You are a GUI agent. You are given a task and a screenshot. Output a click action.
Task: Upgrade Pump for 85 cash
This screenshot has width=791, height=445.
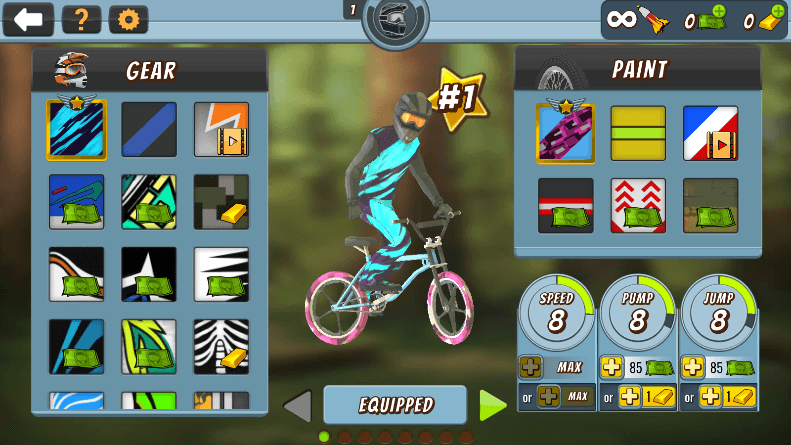(x=636, y=368)
